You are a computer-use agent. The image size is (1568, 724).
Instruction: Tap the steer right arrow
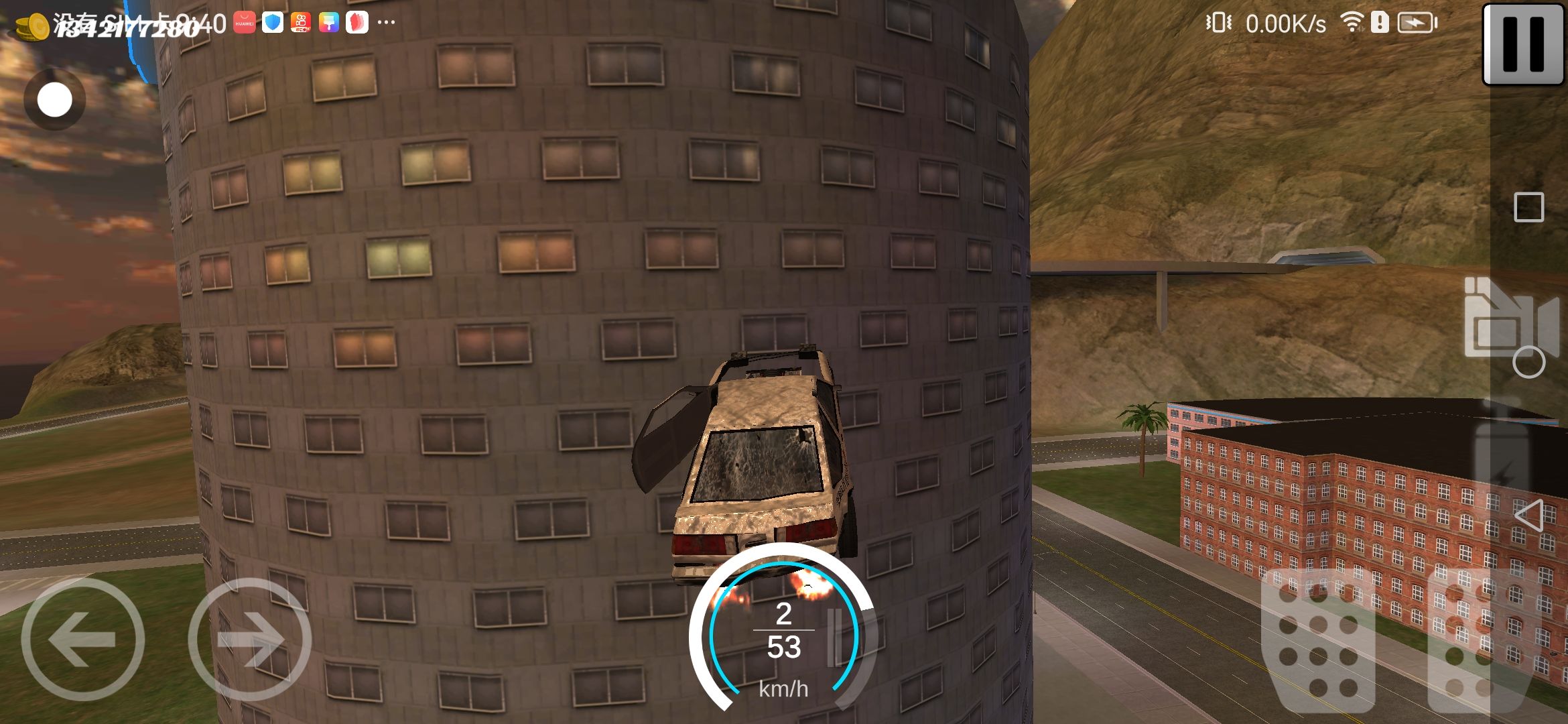[250, 639]
